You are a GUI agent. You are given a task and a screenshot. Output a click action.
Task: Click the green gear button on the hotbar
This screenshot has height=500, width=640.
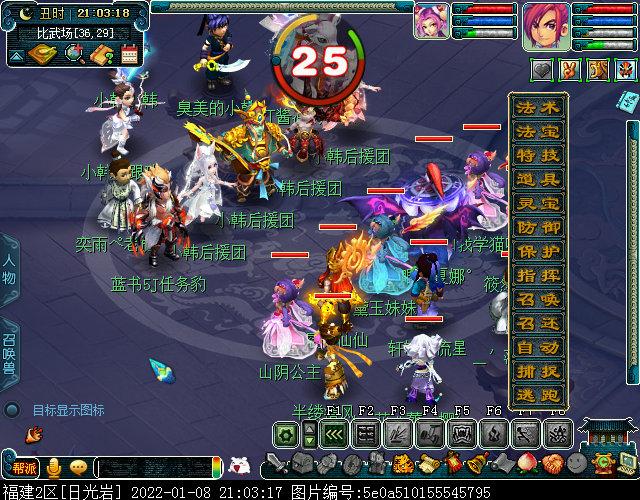285,435
